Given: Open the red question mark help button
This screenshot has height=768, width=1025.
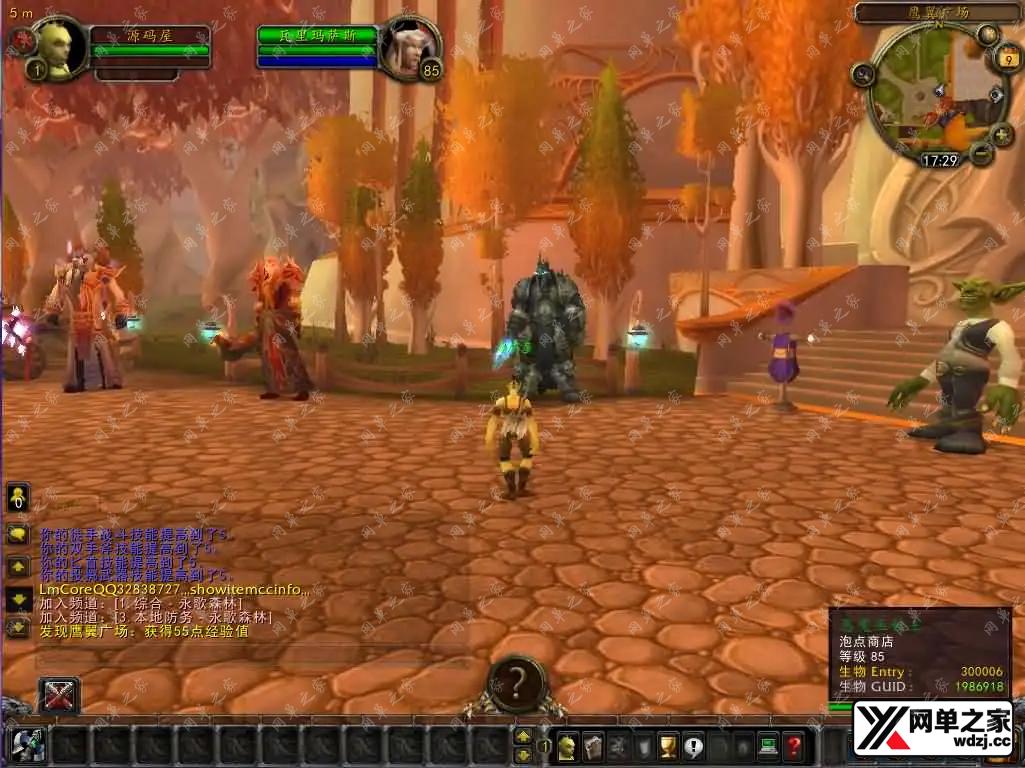Looking at the screenshot, I should click(x=794, y=745).
